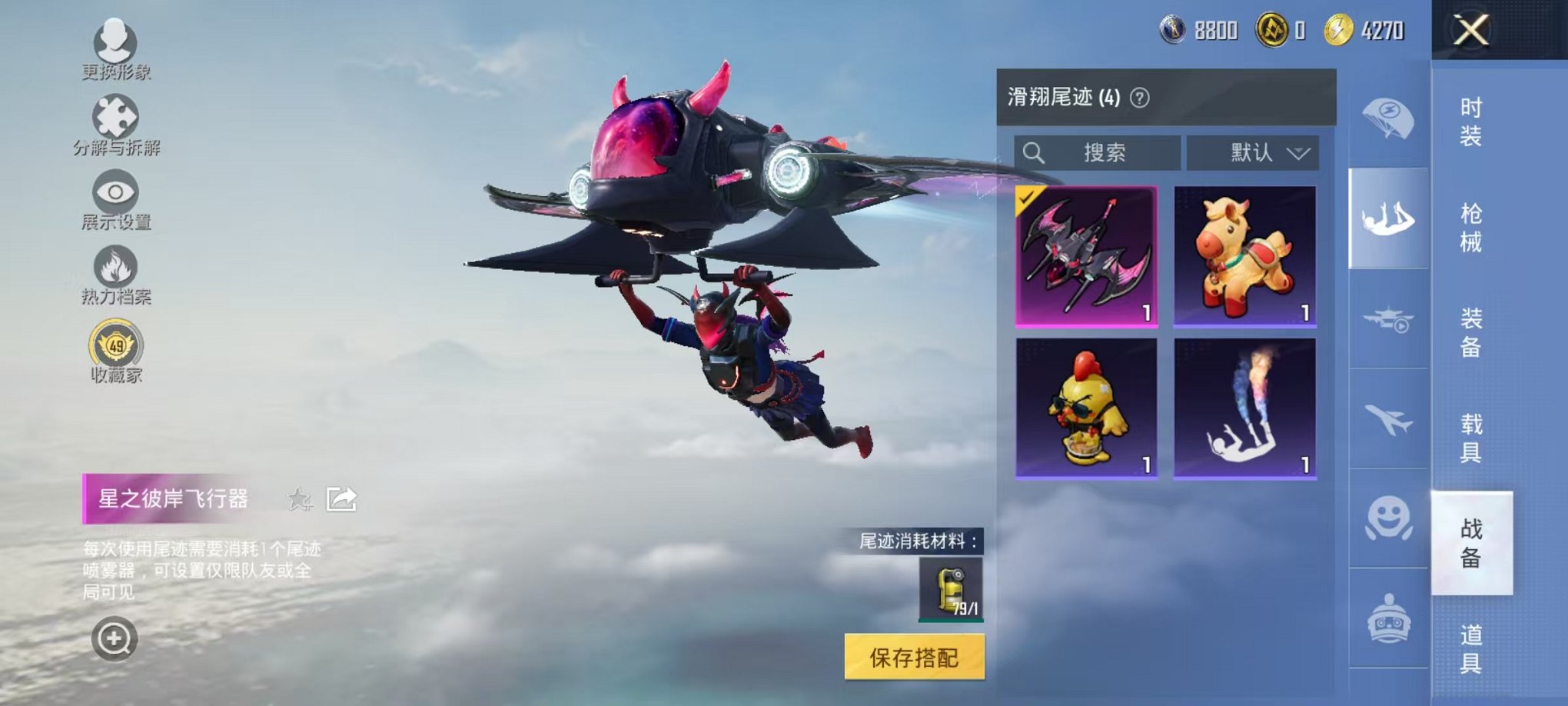Image resolution: width=1568 pixels, height=706 pixels.
Task: Tap the 搜索 search field
Action: (x=1099, y=152)
